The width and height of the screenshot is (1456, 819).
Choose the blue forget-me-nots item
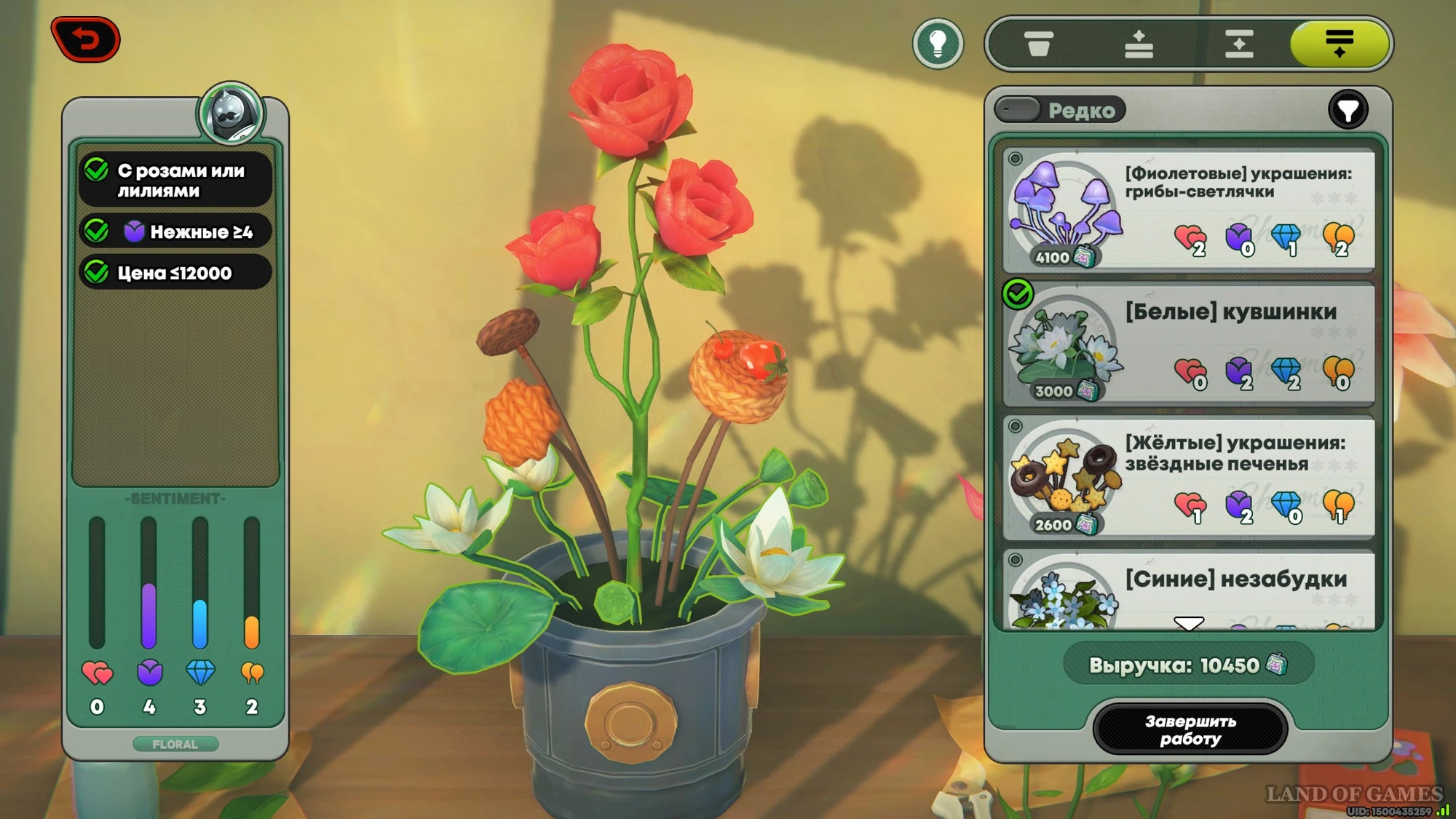pyautogui.click(x=1189, y=591)
